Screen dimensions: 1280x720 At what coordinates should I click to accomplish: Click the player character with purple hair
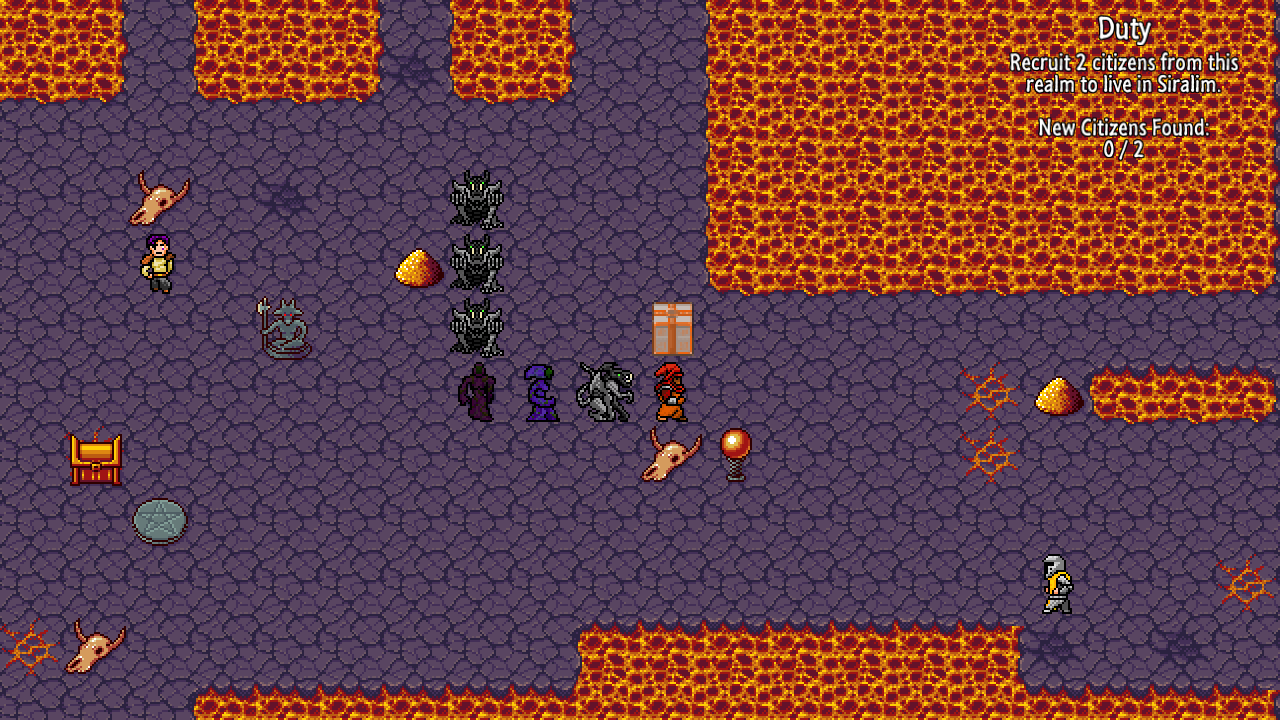(x=160, y=262)
